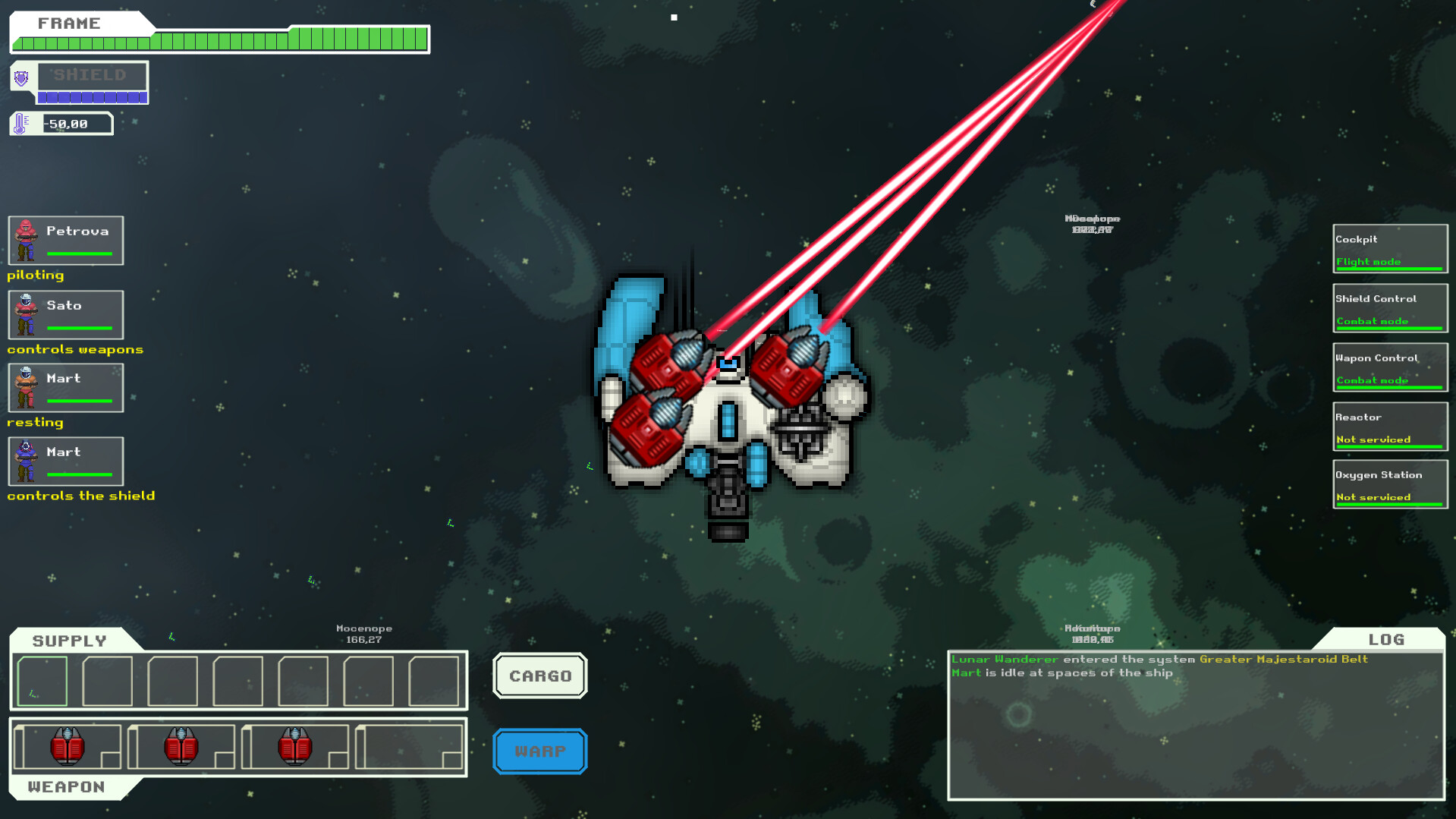Switch to the SUPPLY tab
Viewport: 1456px width, 819px height.
tap(68, 640)
